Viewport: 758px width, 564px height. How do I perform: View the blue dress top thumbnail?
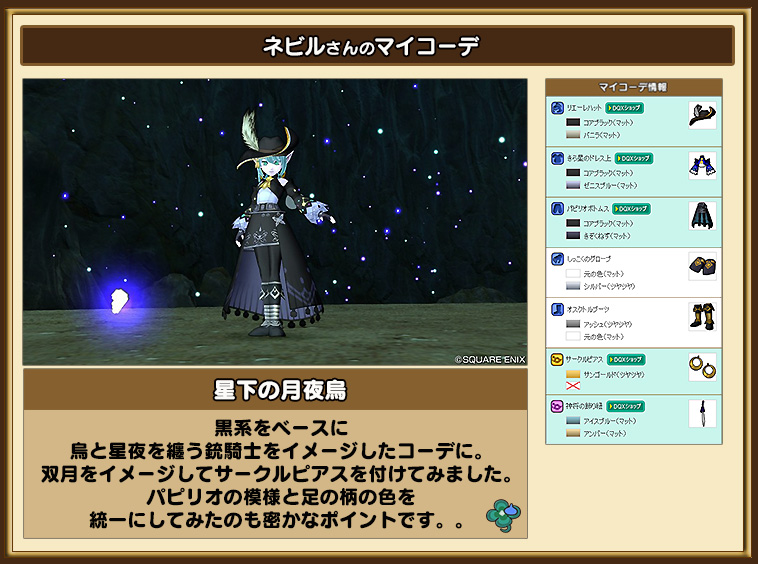[x=702, y=165]
